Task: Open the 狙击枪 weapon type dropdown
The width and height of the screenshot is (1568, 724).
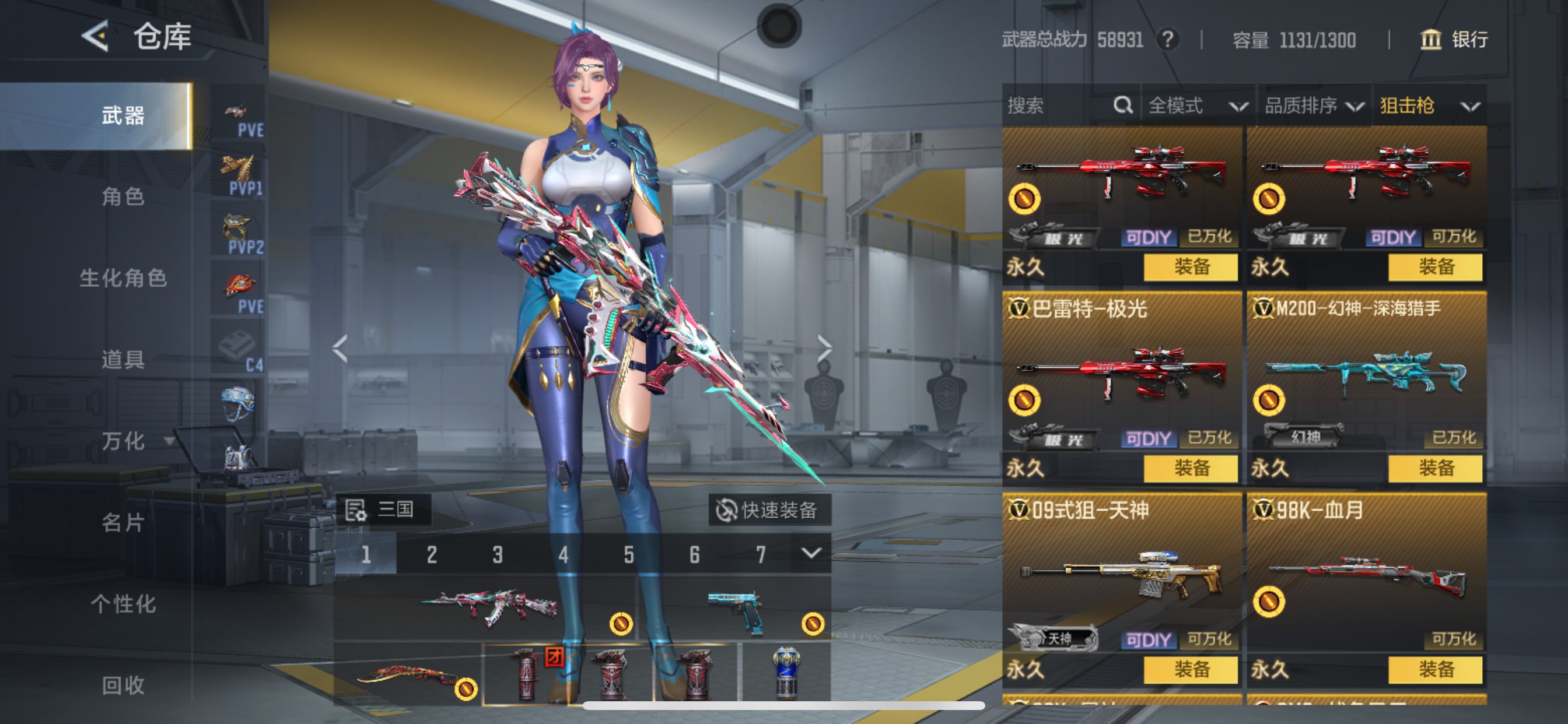Action: [1429, 106]
